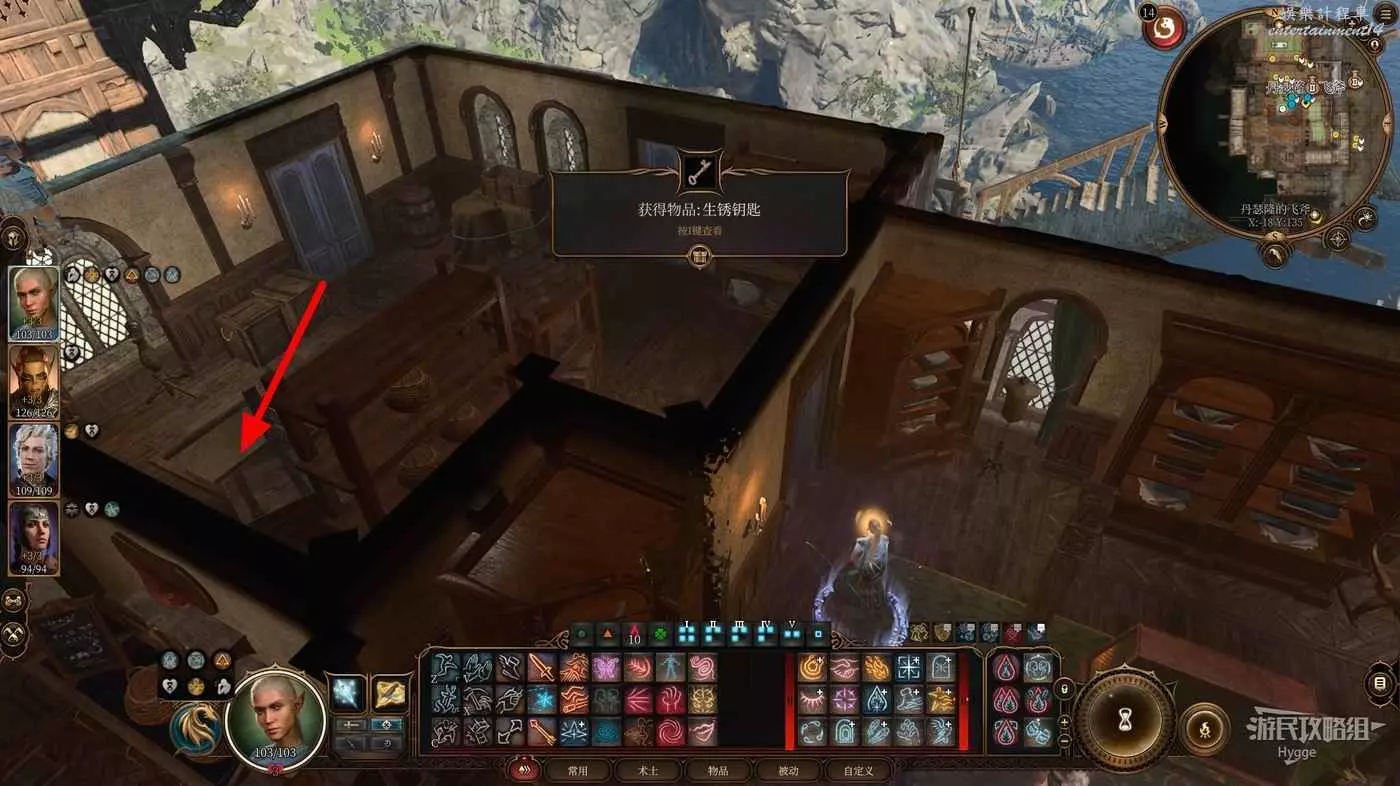Image resolution: width=1400 pixels, height=786 pixels.
Task: Open the hamburger menu above the minimap
Action: tap(1389, 14)
